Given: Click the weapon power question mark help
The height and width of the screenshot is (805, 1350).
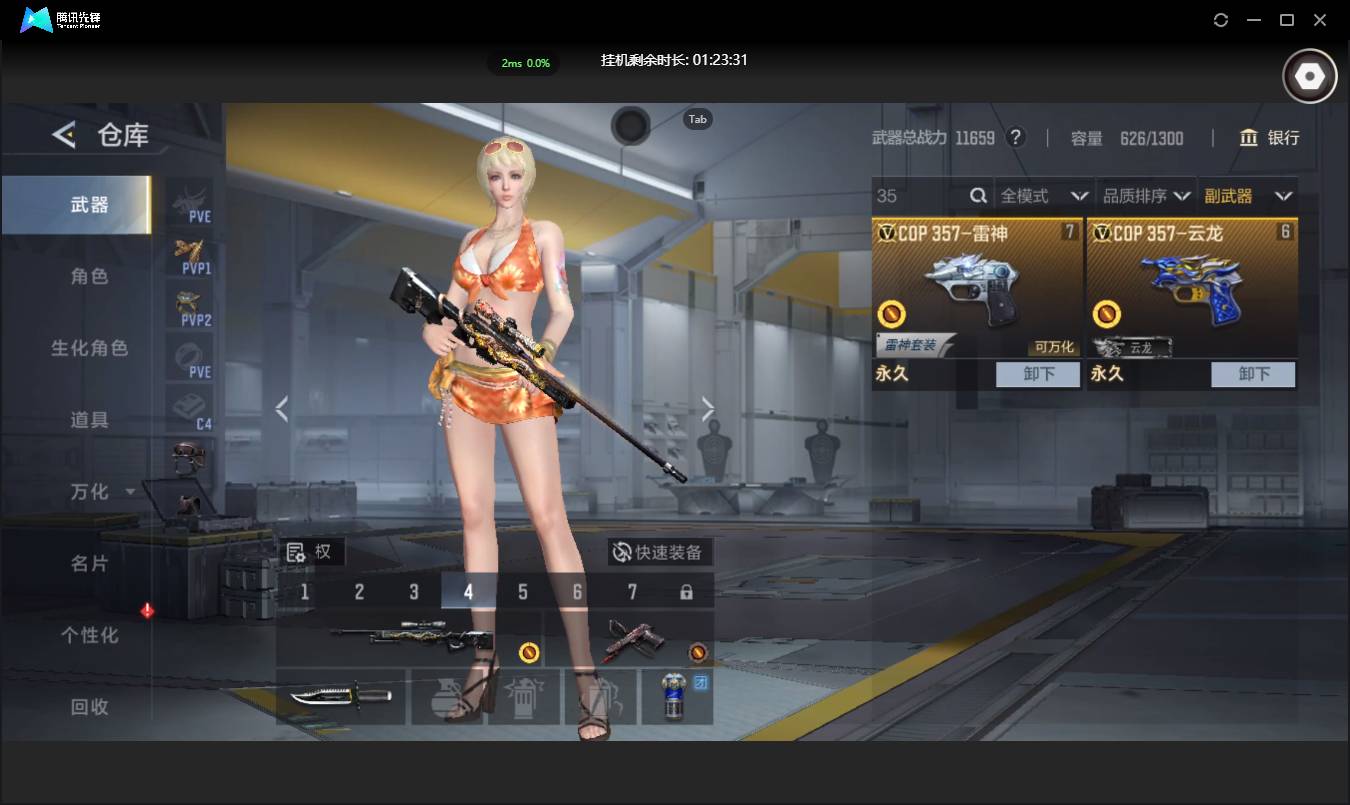Looking at the screenshot, I should click(1016, 138).
